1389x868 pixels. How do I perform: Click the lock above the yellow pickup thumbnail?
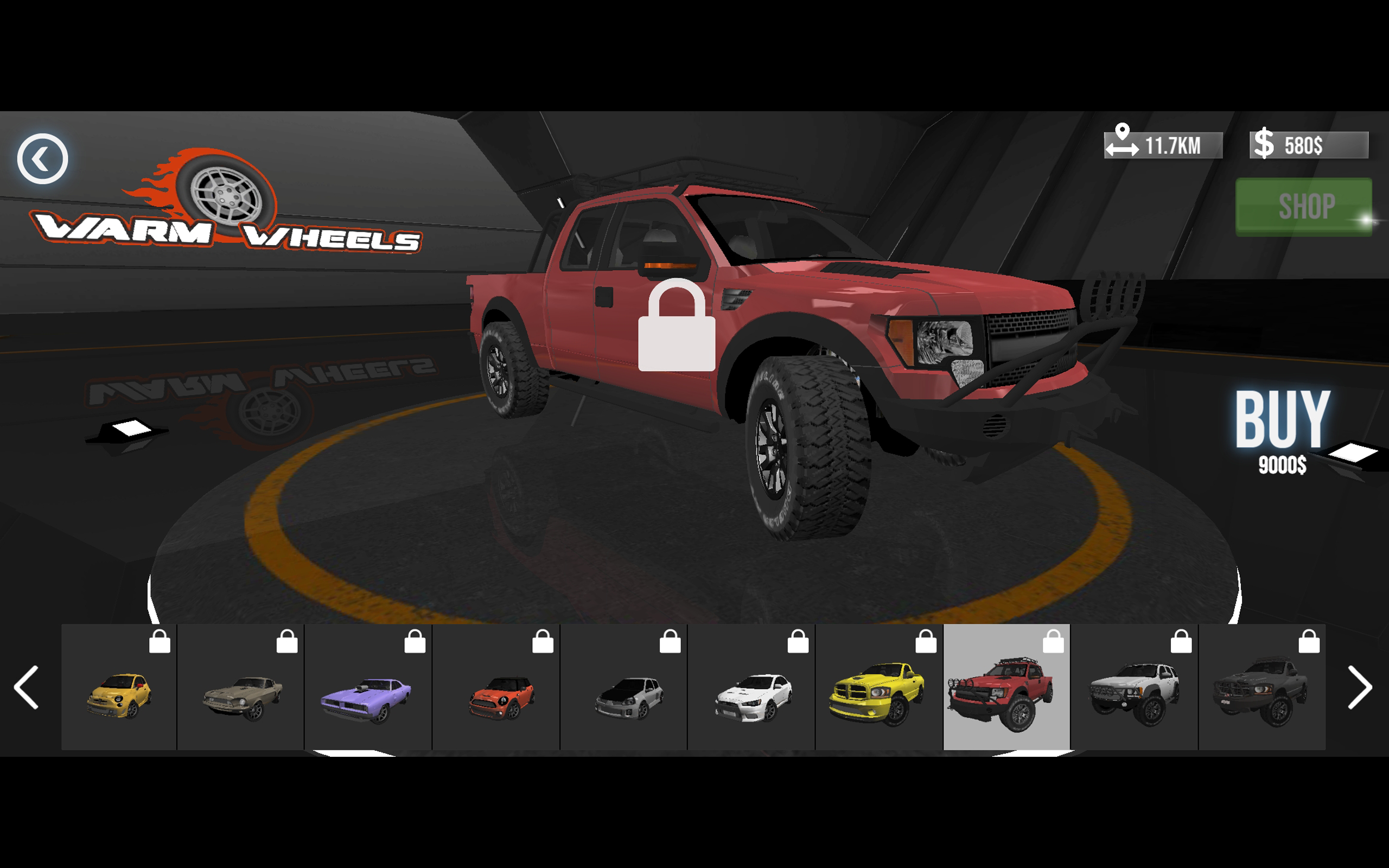point(925,642)
